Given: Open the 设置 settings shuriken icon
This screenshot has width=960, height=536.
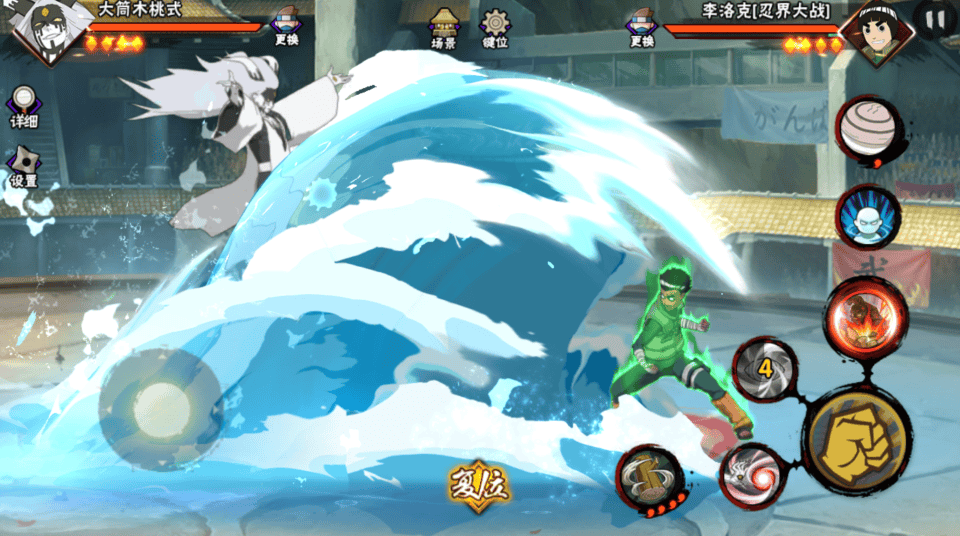Looking at the screenshot, I should point(23,167).
